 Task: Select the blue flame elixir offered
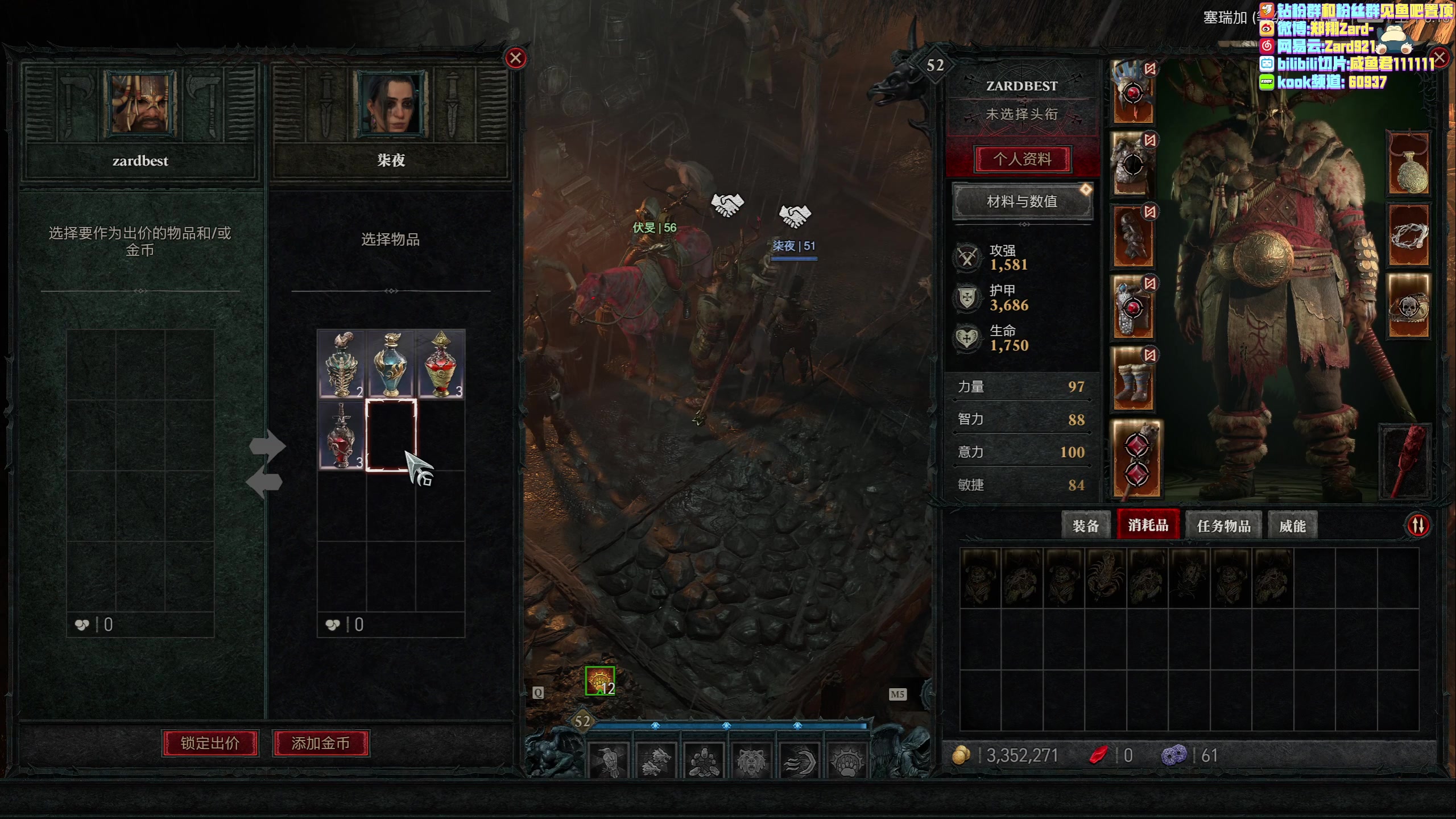(391, 364)
